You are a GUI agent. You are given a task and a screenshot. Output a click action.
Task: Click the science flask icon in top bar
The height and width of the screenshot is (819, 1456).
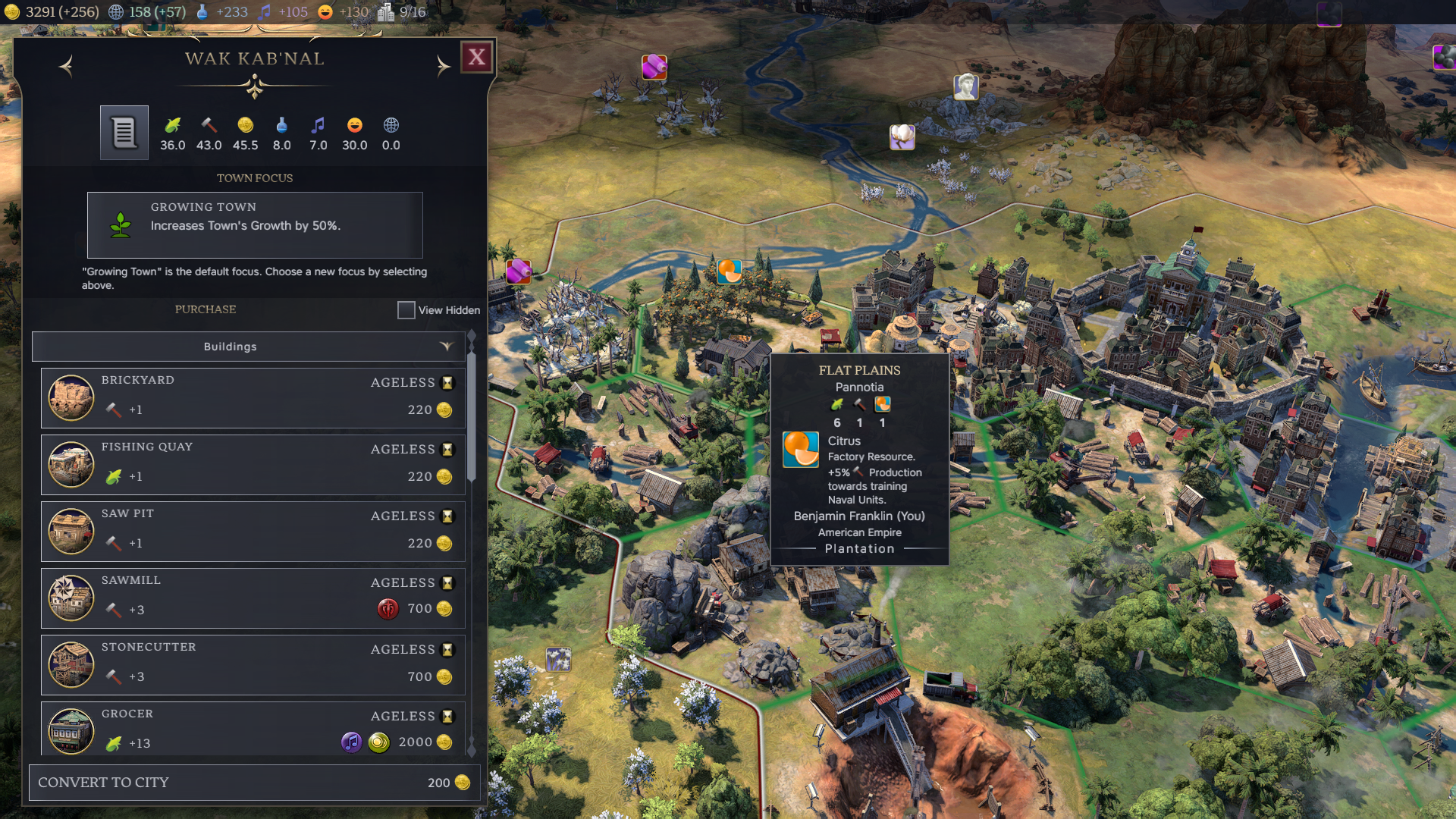(202, 12)
